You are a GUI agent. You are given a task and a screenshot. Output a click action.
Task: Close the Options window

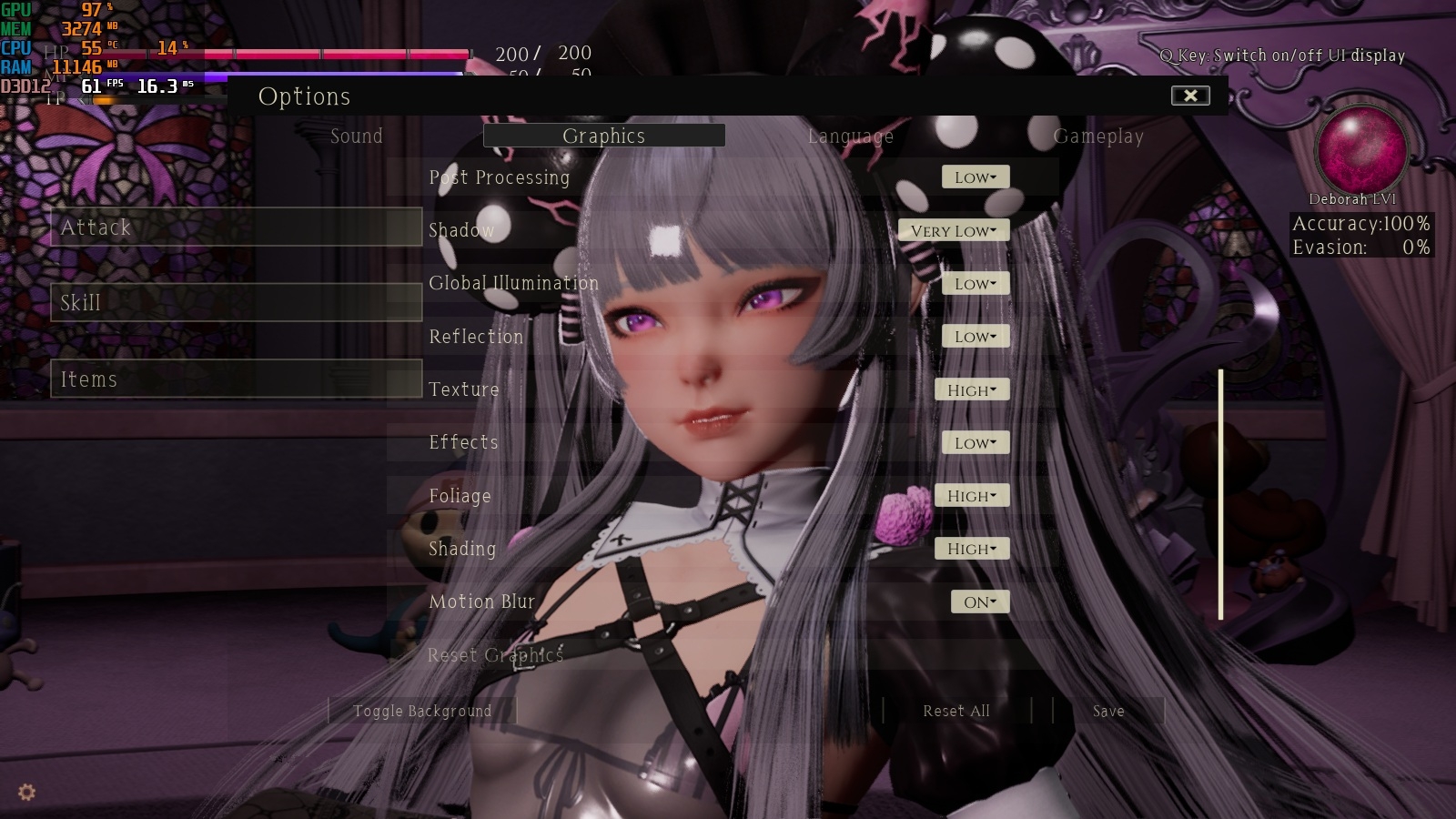(x=1189, y=96)
